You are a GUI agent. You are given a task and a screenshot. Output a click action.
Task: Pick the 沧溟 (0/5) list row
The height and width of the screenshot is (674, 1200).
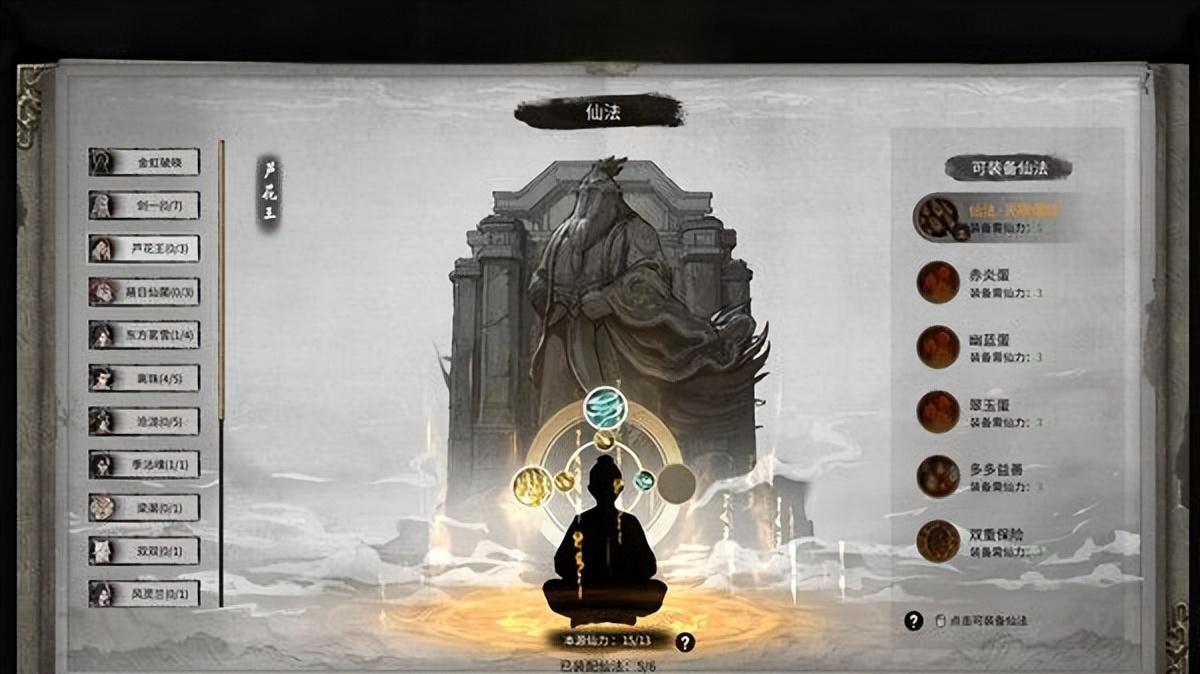144,421
